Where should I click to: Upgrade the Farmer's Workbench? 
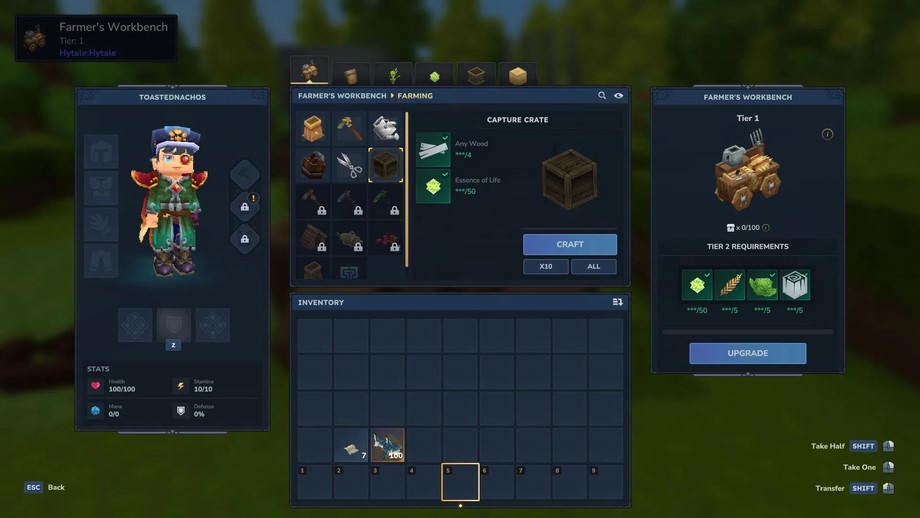pos(747,353)
